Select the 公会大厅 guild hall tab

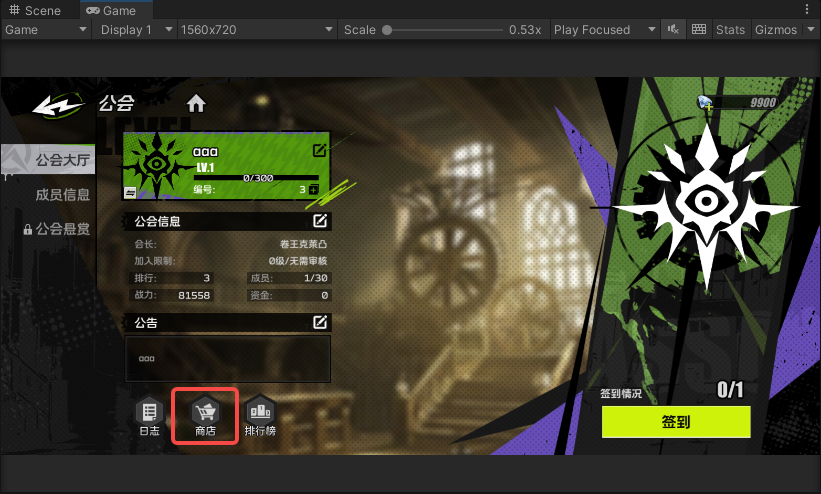click(x=62, y=160)
